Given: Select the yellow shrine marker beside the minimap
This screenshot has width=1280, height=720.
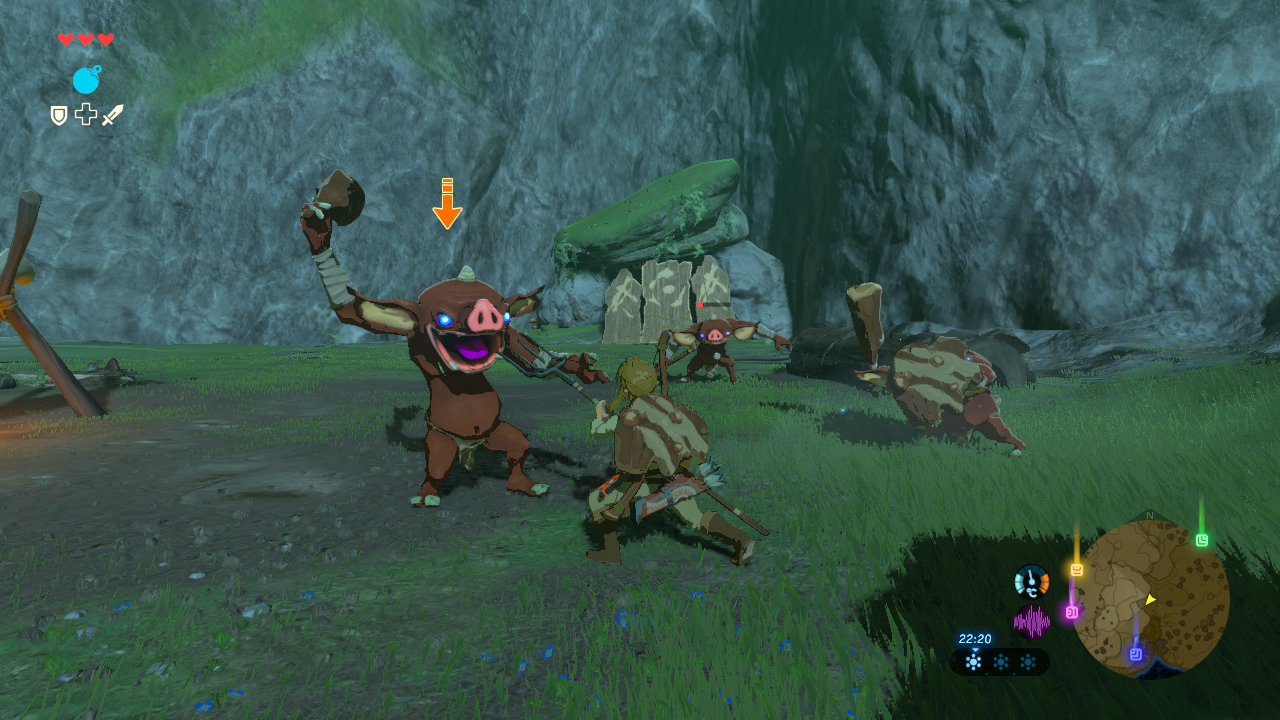Looking at the screenshot, I should [1077, 570].
